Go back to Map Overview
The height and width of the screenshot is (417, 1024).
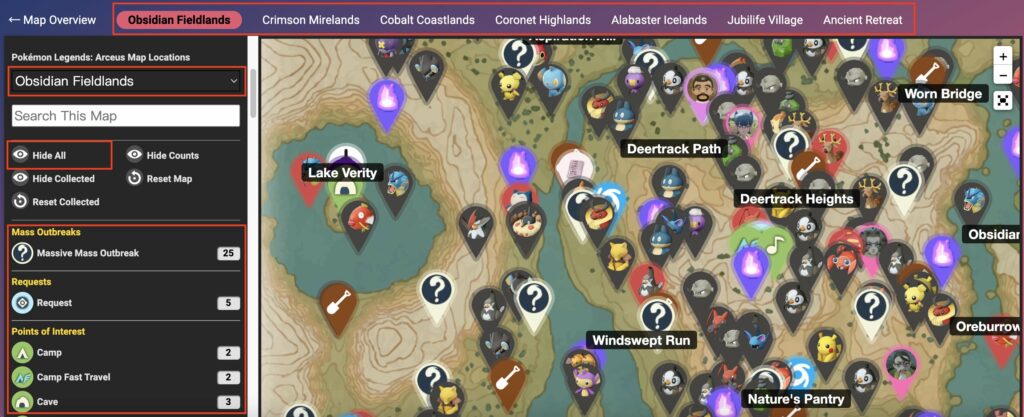pos(52,19)
